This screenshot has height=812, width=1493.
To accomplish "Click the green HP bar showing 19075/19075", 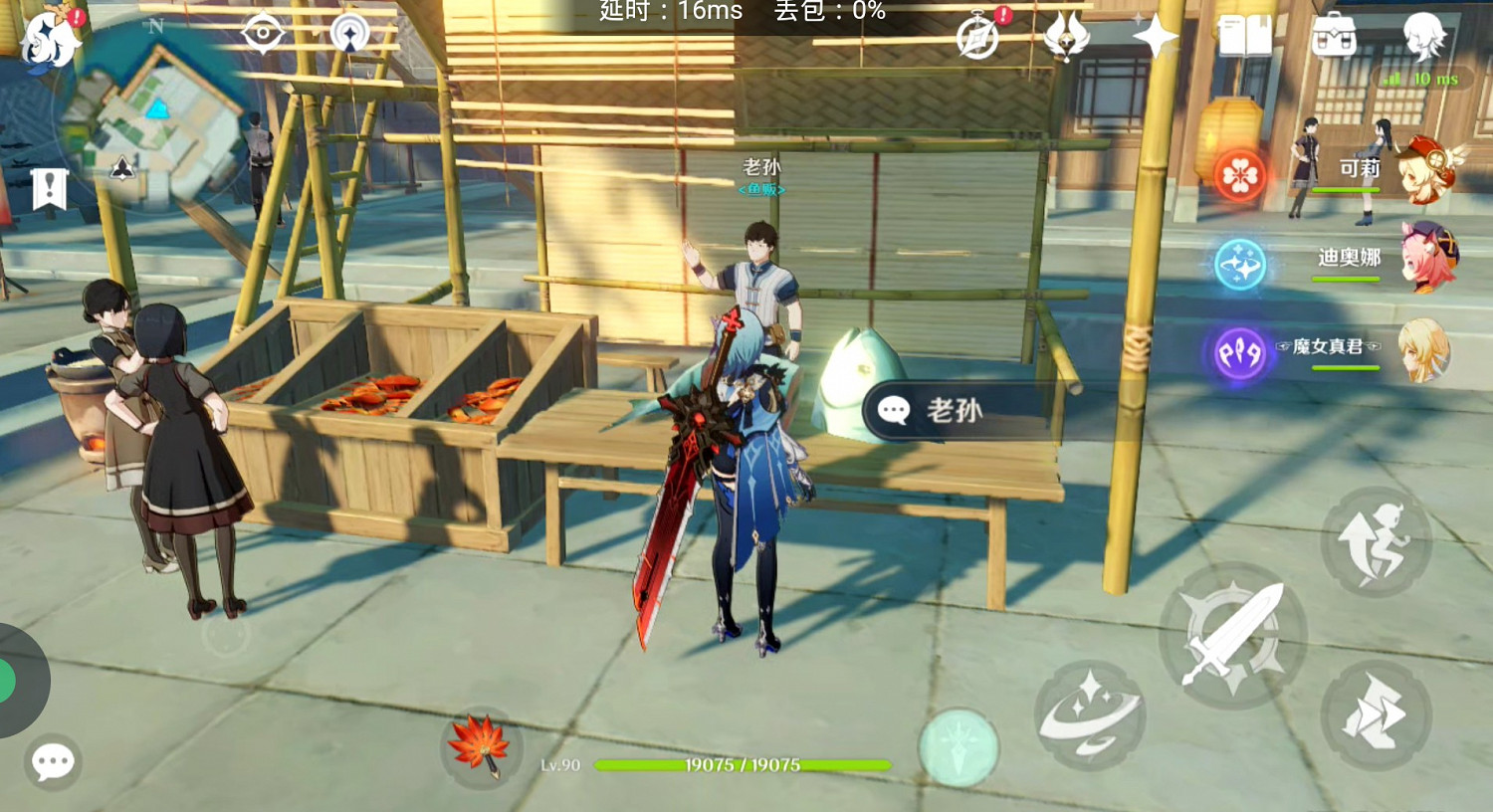I will pyautogui.click(x=740, y=765).
